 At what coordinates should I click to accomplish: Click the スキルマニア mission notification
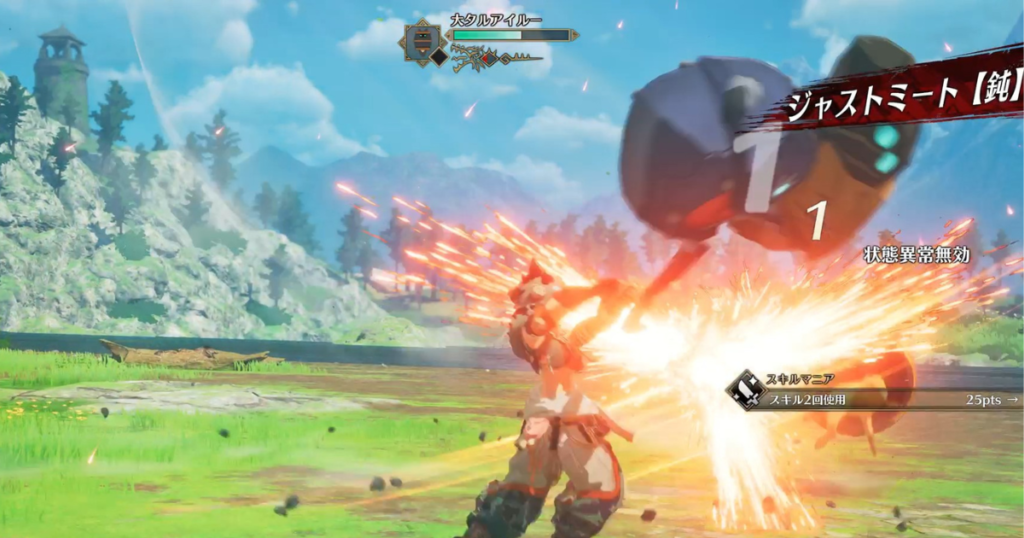[x=872, y=392]
